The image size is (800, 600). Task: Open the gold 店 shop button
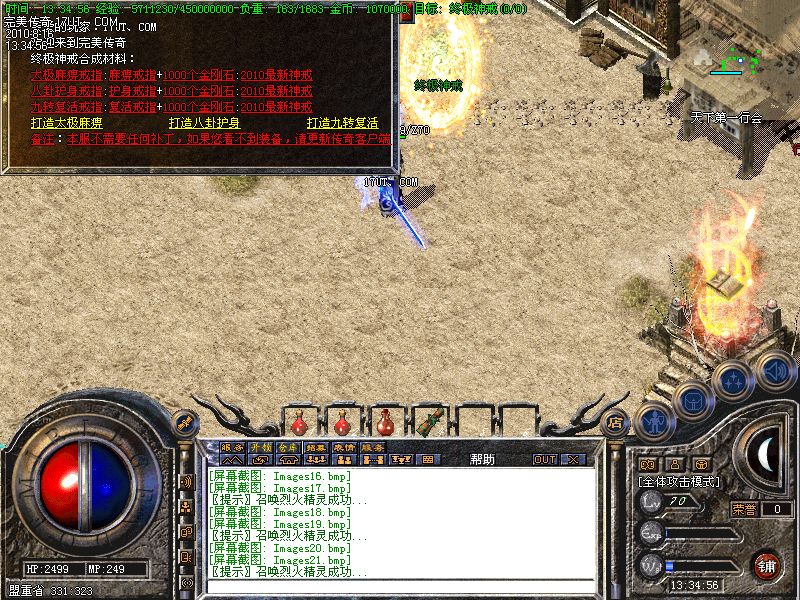(616, 421)
